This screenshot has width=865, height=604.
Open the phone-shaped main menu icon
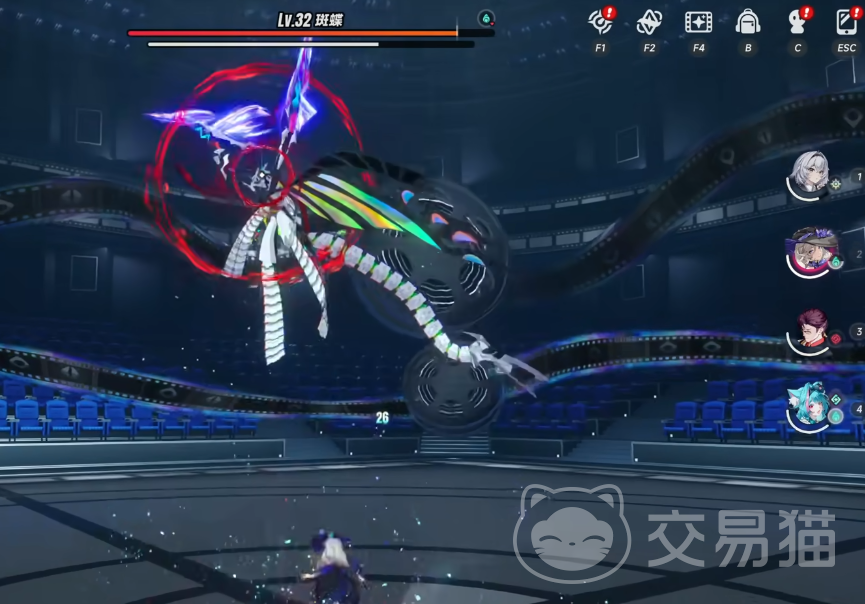coord(846,21)
